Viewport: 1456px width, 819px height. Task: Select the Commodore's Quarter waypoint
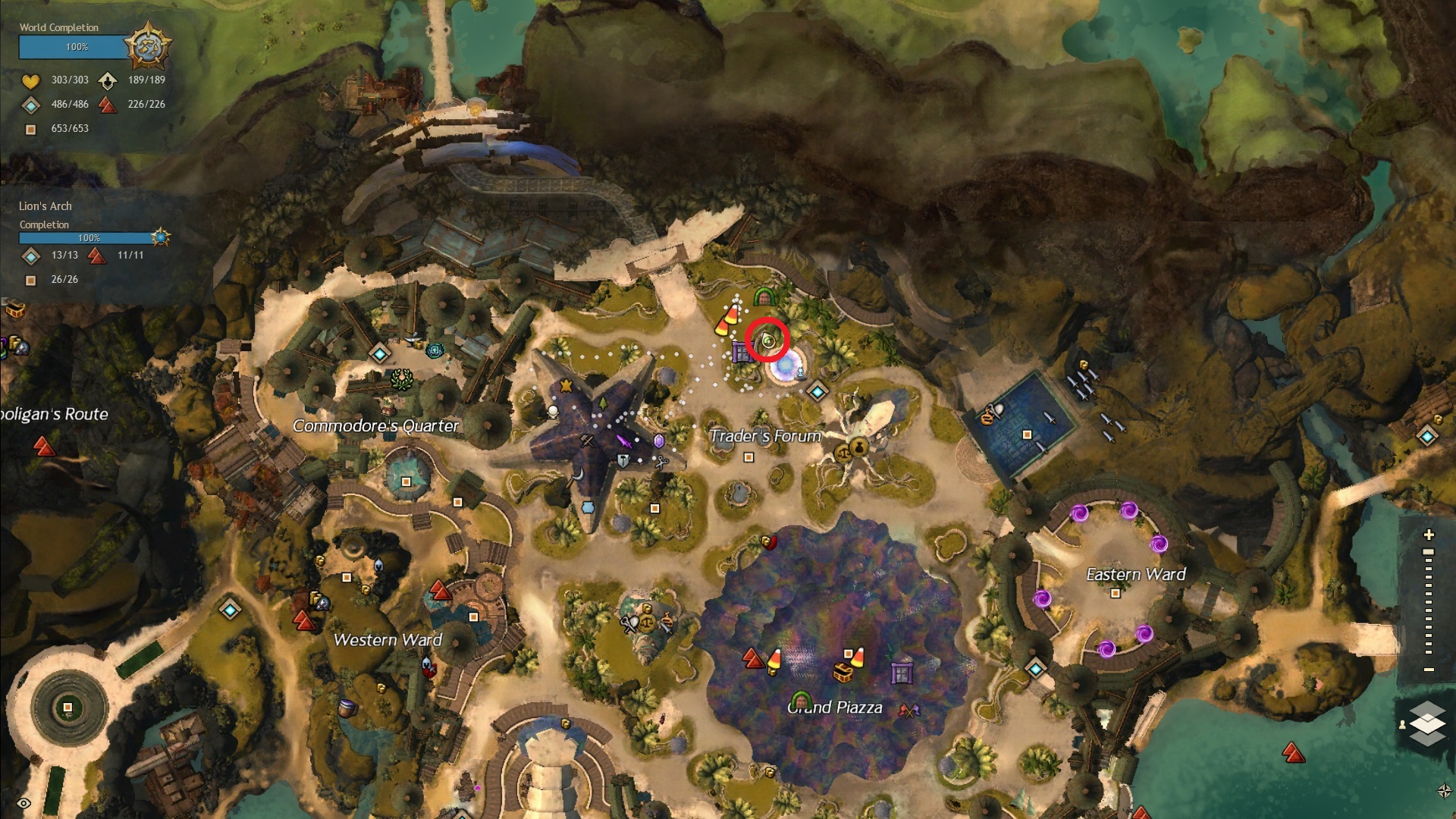pyautogui.click(x=380, y=353)
